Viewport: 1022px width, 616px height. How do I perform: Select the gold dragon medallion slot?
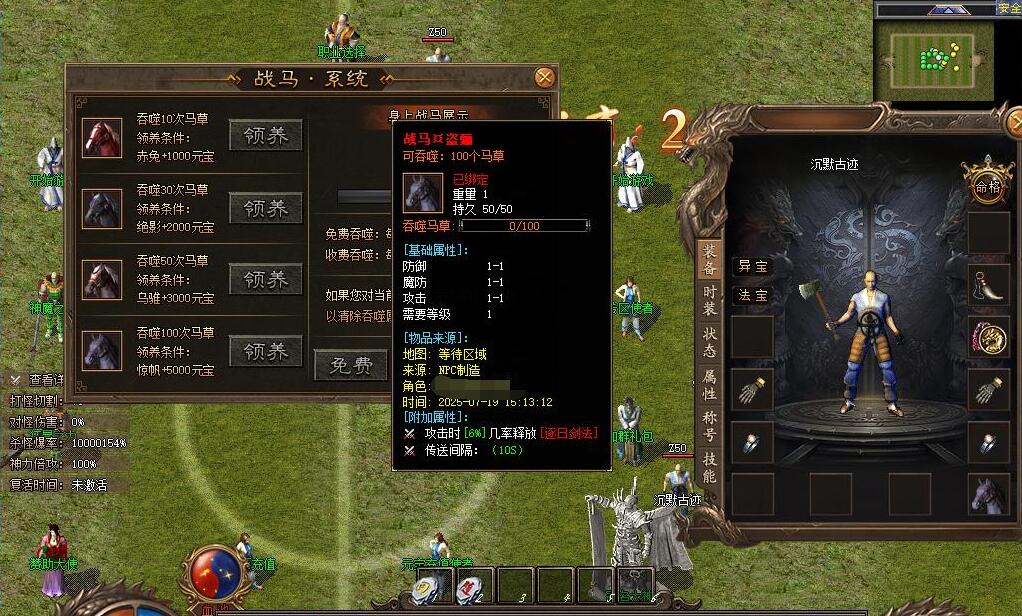(987, 337)
